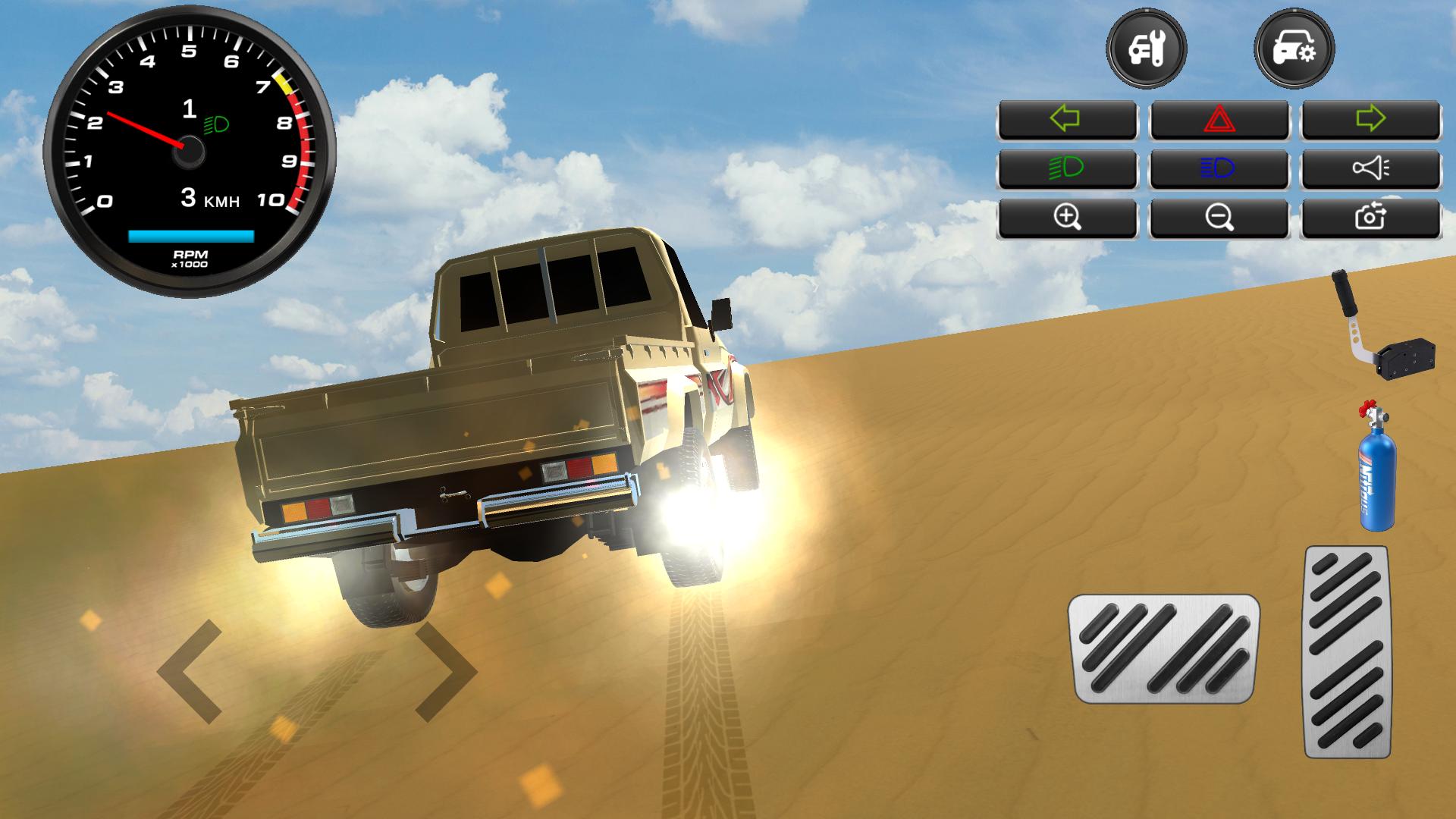The image size is (1456, 819).
Task: Steer left with the left arrow
Action: (x=190, y=671)
